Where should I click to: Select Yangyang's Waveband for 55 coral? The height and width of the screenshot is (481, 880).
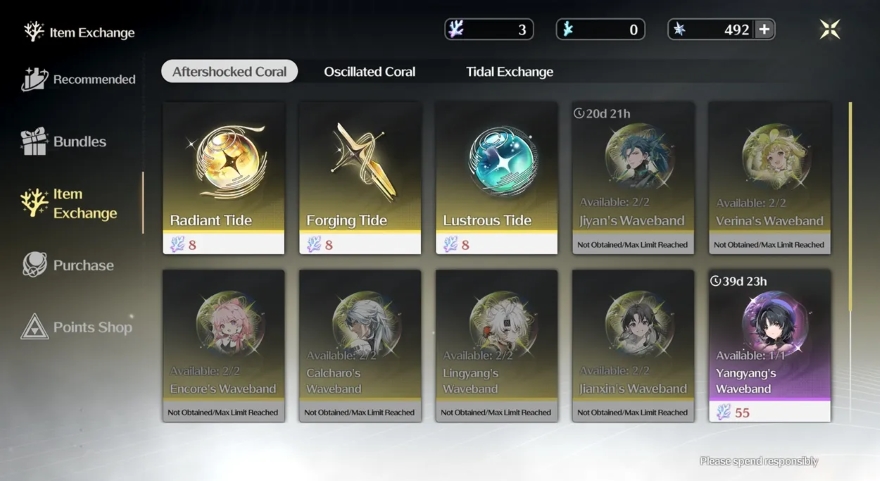point(770,345)
